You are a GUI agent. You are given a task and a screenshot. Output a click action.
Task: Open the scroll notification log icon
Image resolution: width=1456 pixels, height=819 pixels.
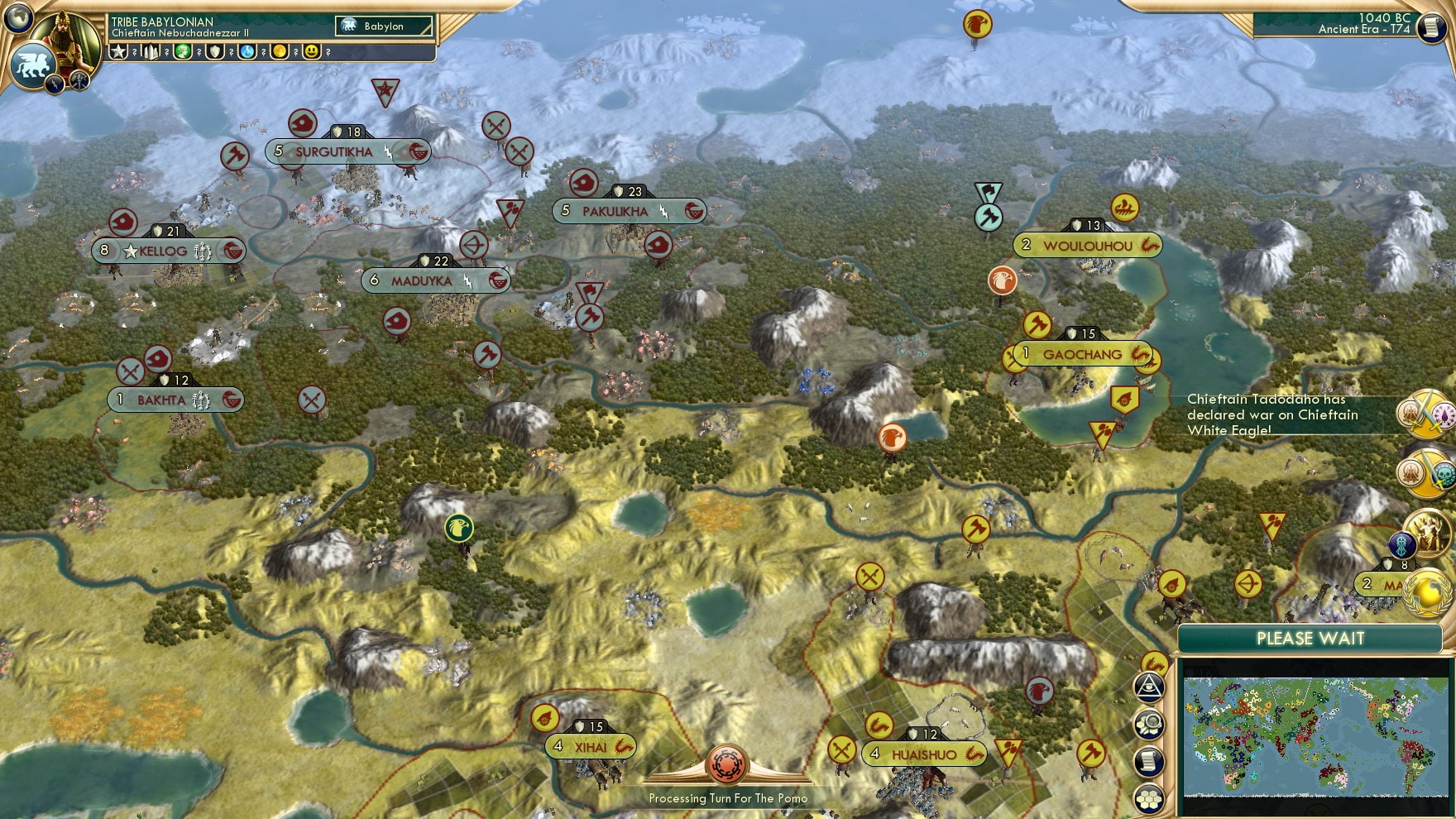pyautogui.click(x=1149, y=761)
